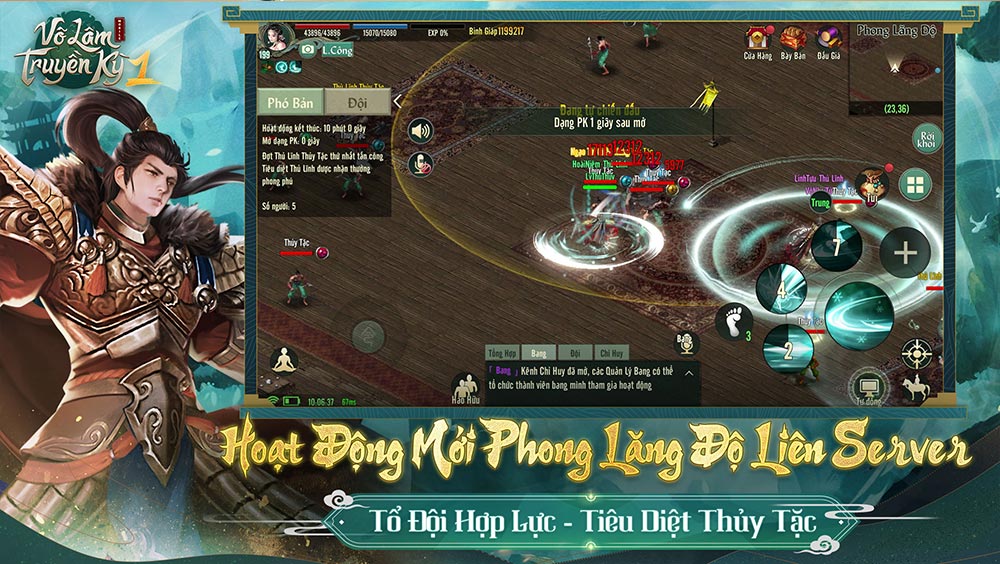Viewport: 1000px width, 564px height.
Task: Switch to the Đội team tab
Action: [x=357, y=103]
